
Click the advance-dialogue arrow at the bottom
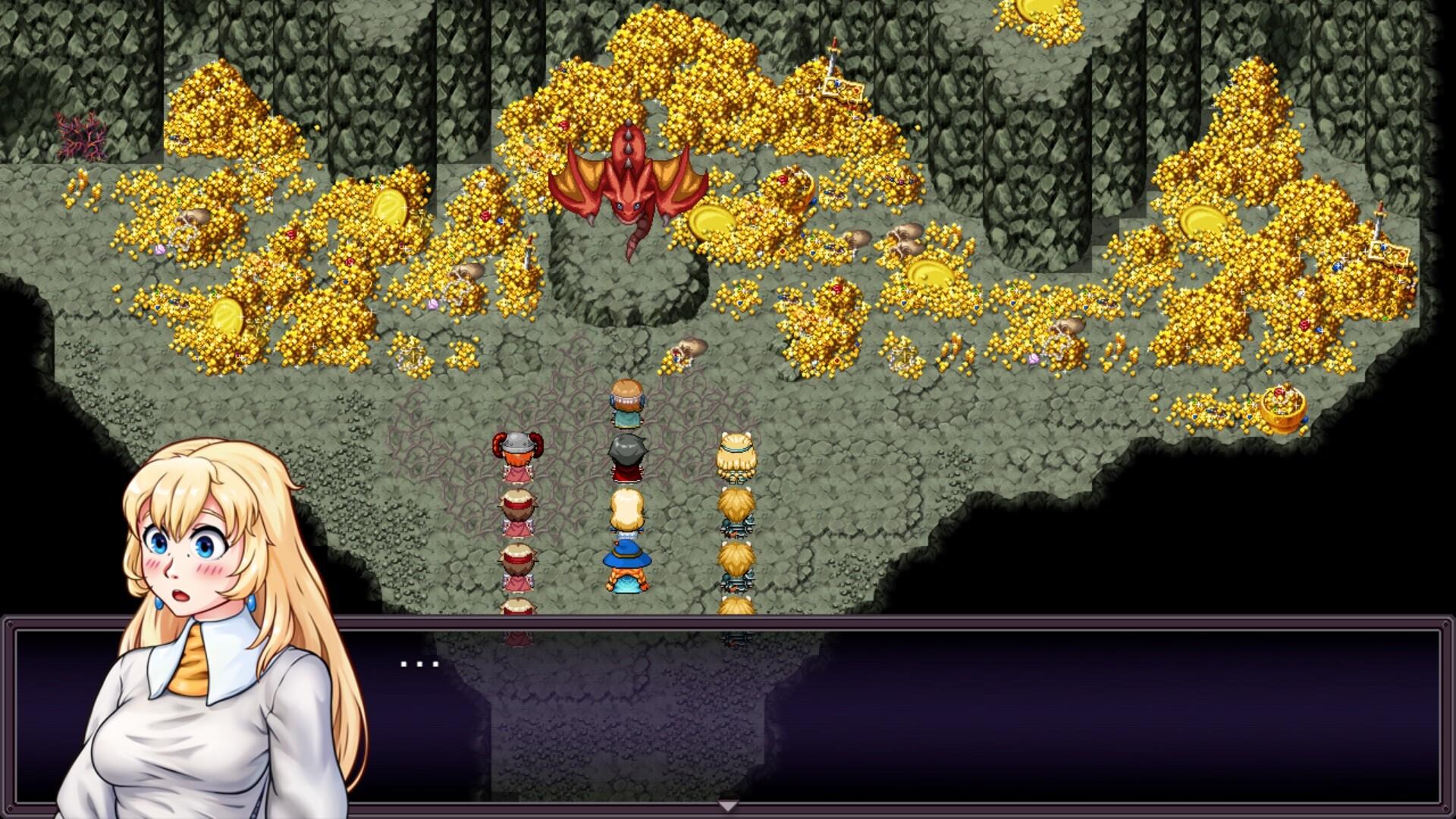tap(728, 806)
